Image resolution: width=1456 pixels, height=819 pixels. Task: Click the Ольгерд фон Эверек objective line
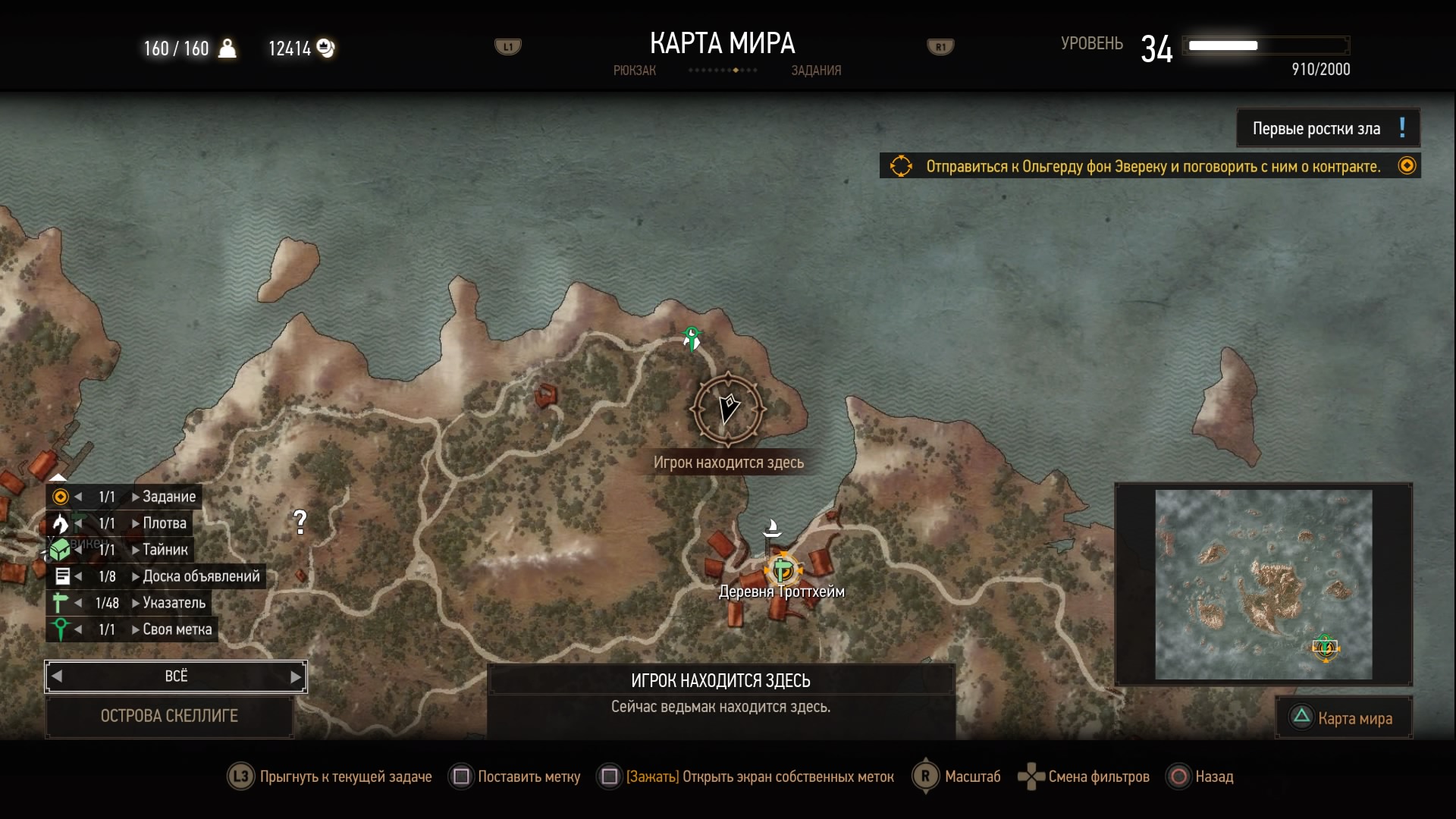pyautogui.click(x=1152, y=166)
